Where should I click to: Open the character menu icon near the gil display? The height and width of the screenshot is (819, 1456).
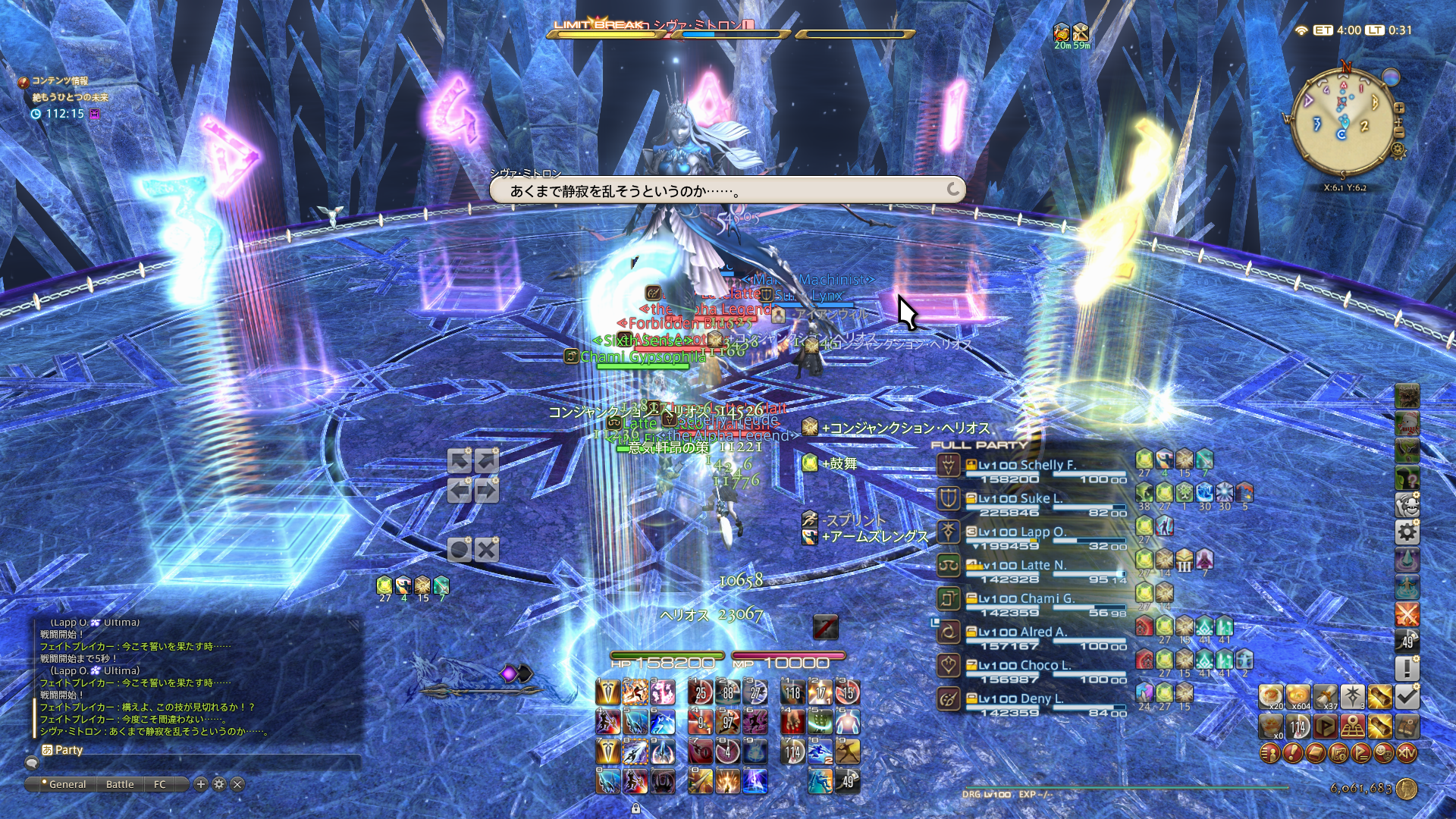[1269, 753]
